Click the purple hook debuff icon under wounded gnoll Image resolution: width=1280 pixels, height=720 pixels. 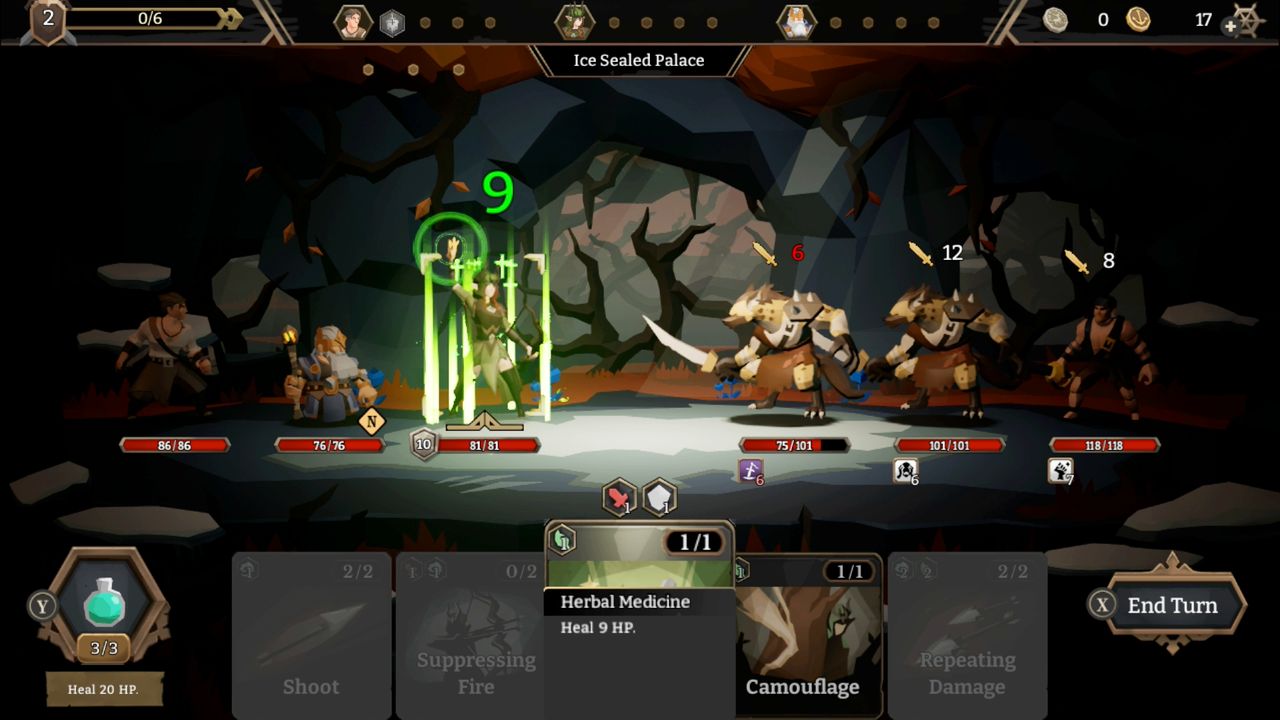[x=753, y=470]
